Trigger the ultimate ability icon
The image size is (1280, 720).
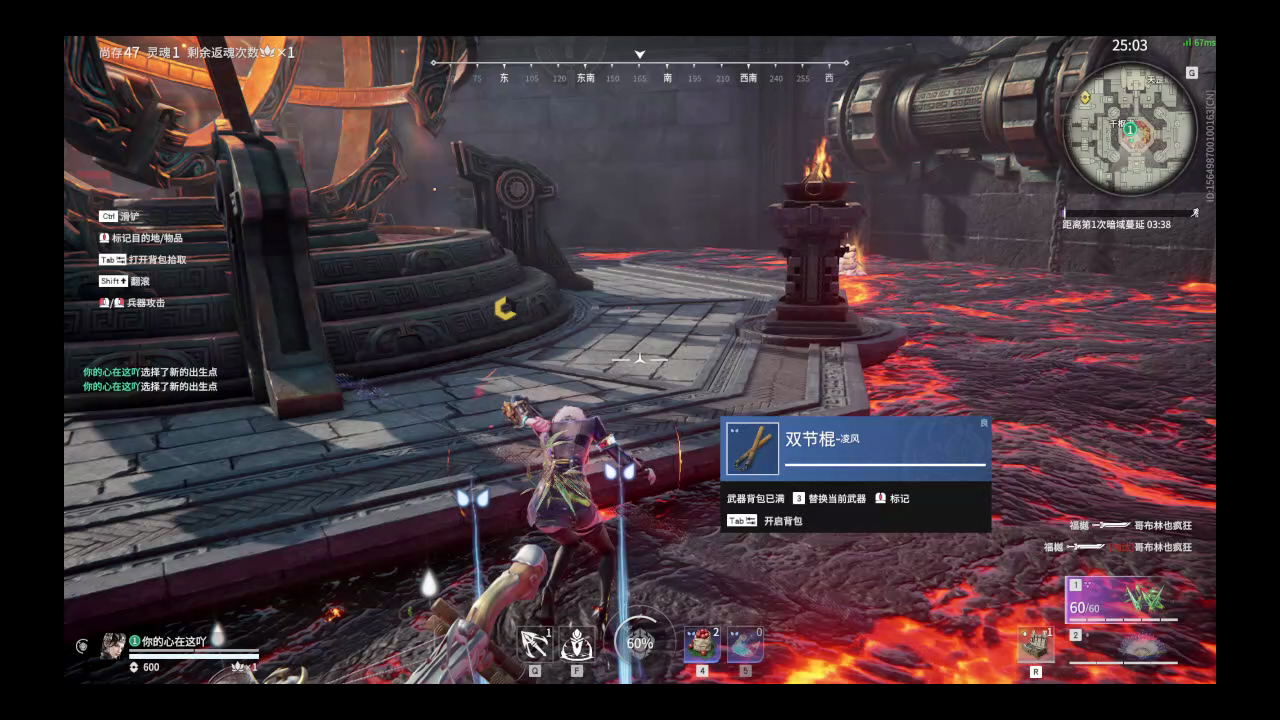click(x=577, y=644)
